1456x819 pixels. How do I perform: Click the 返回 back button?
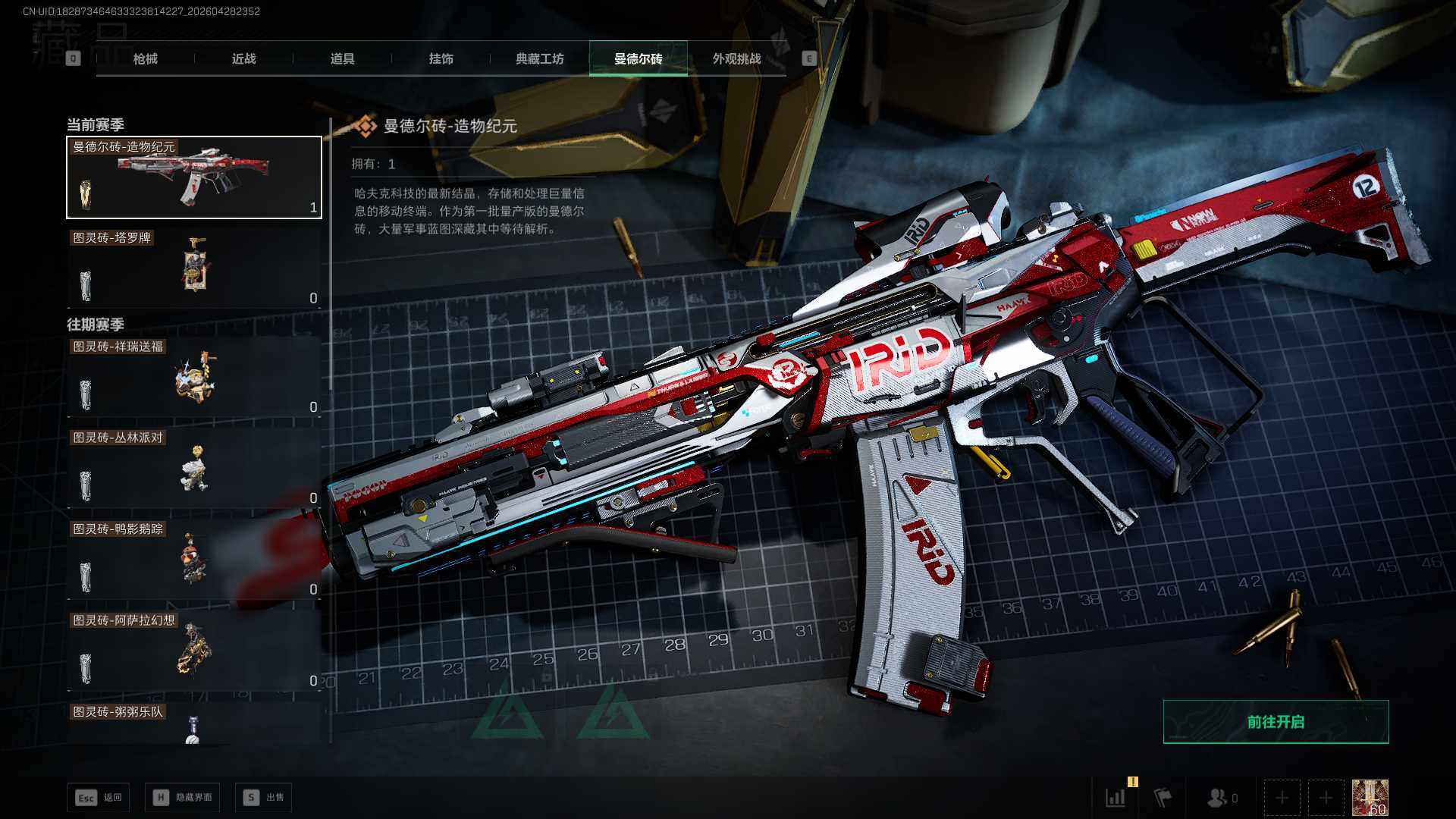pyautogui.click(x=98, y=797)
